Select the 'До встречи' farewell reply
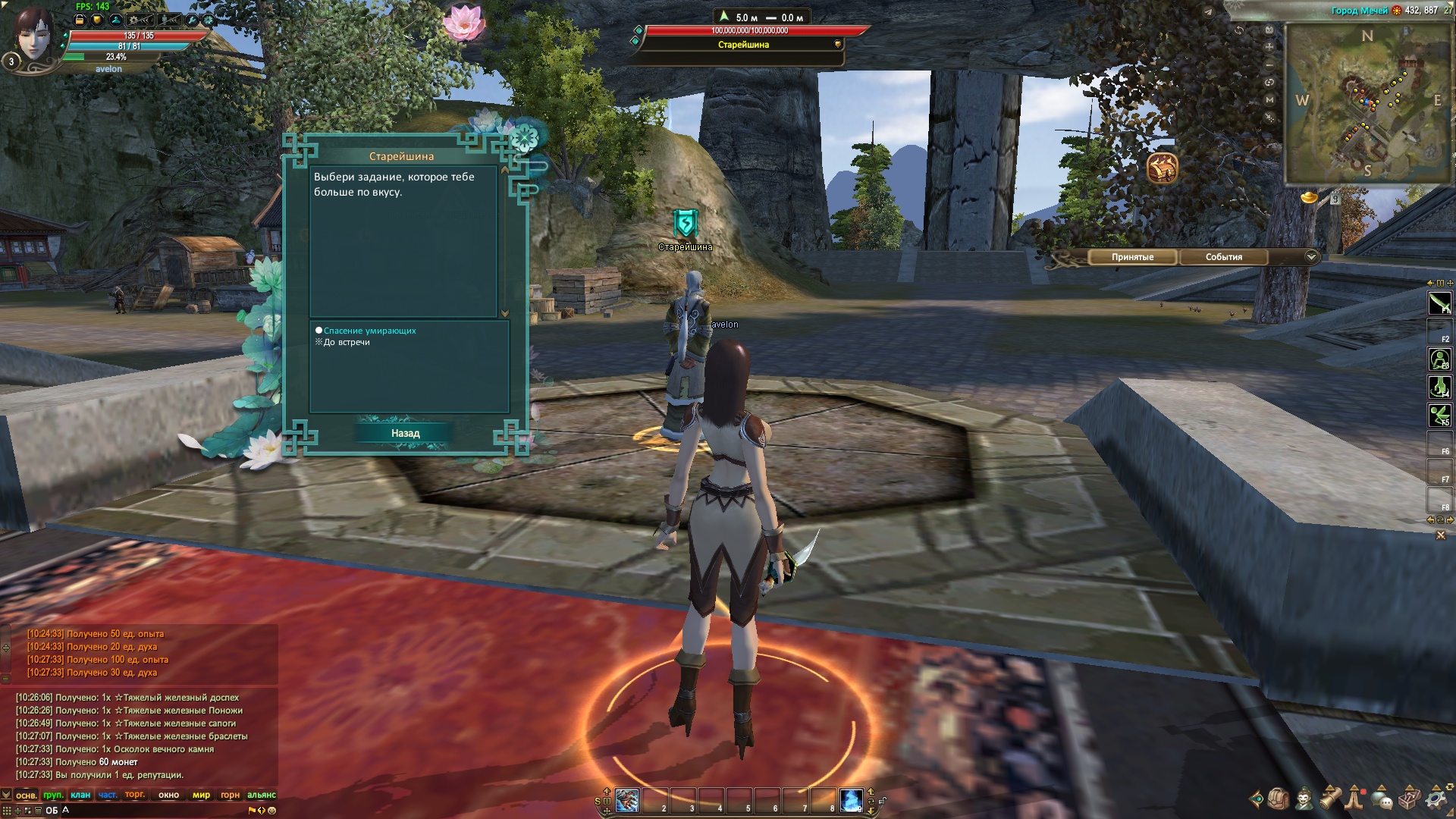 pos(347,342)
